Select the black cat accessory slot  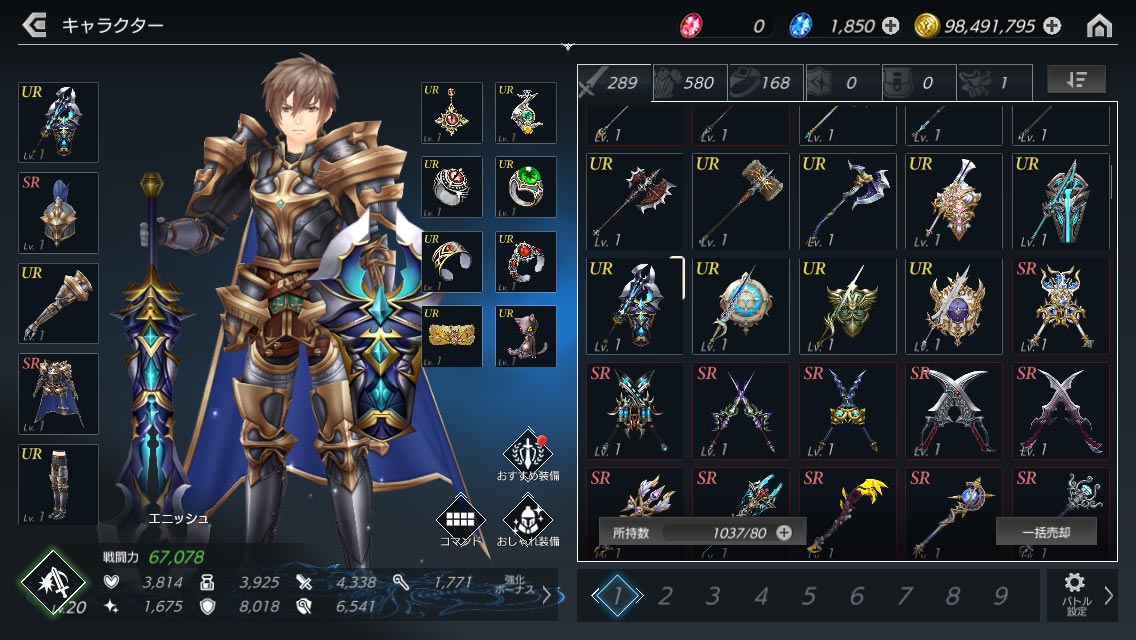(x=526, y=336)
